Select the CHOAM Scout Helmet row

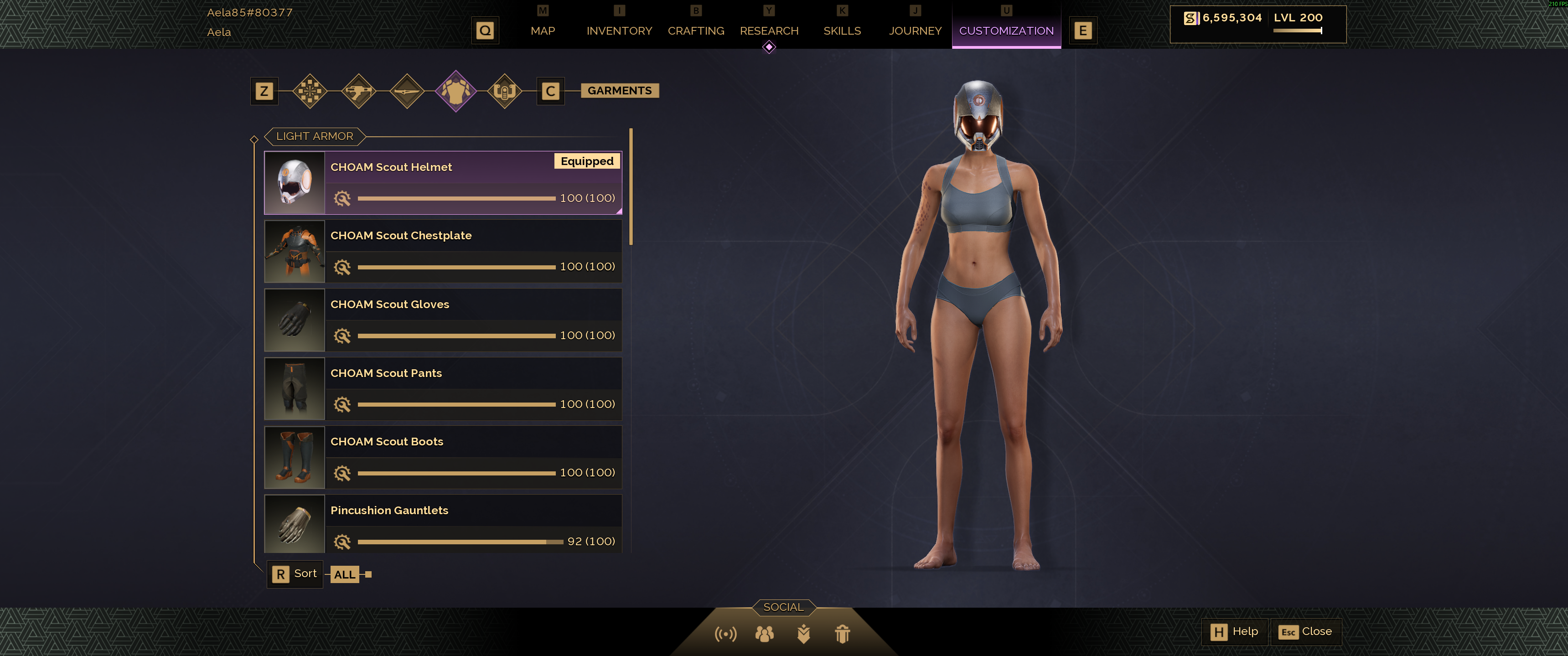pos(443,182)
